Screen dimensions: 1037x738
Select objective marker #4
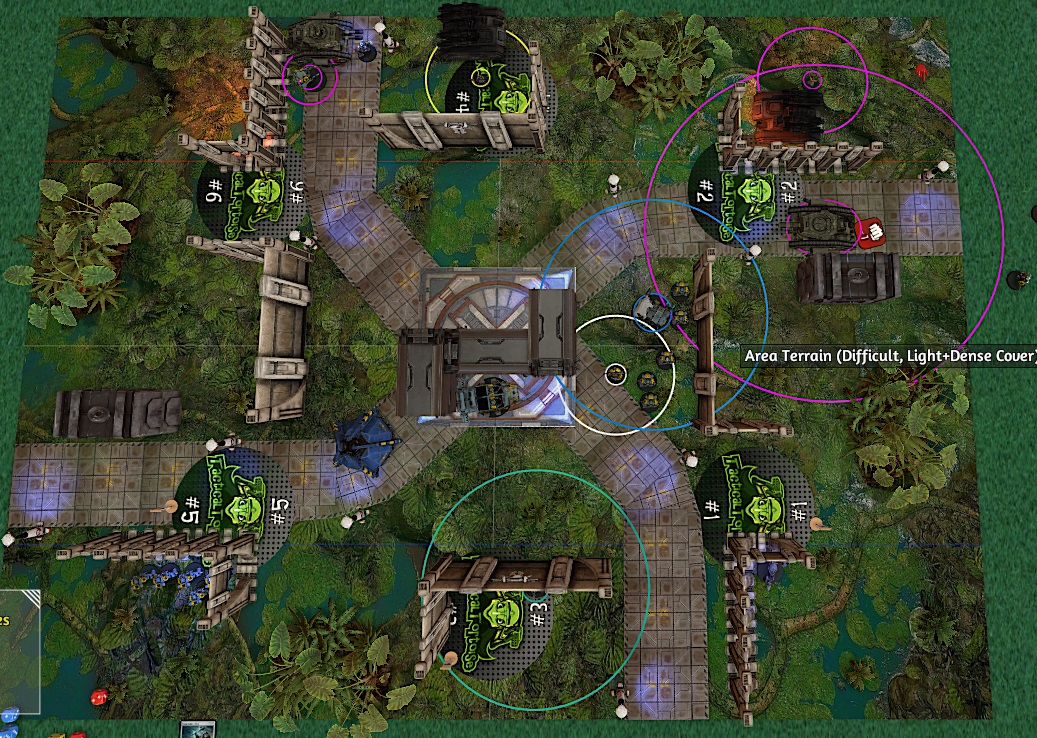493,97
